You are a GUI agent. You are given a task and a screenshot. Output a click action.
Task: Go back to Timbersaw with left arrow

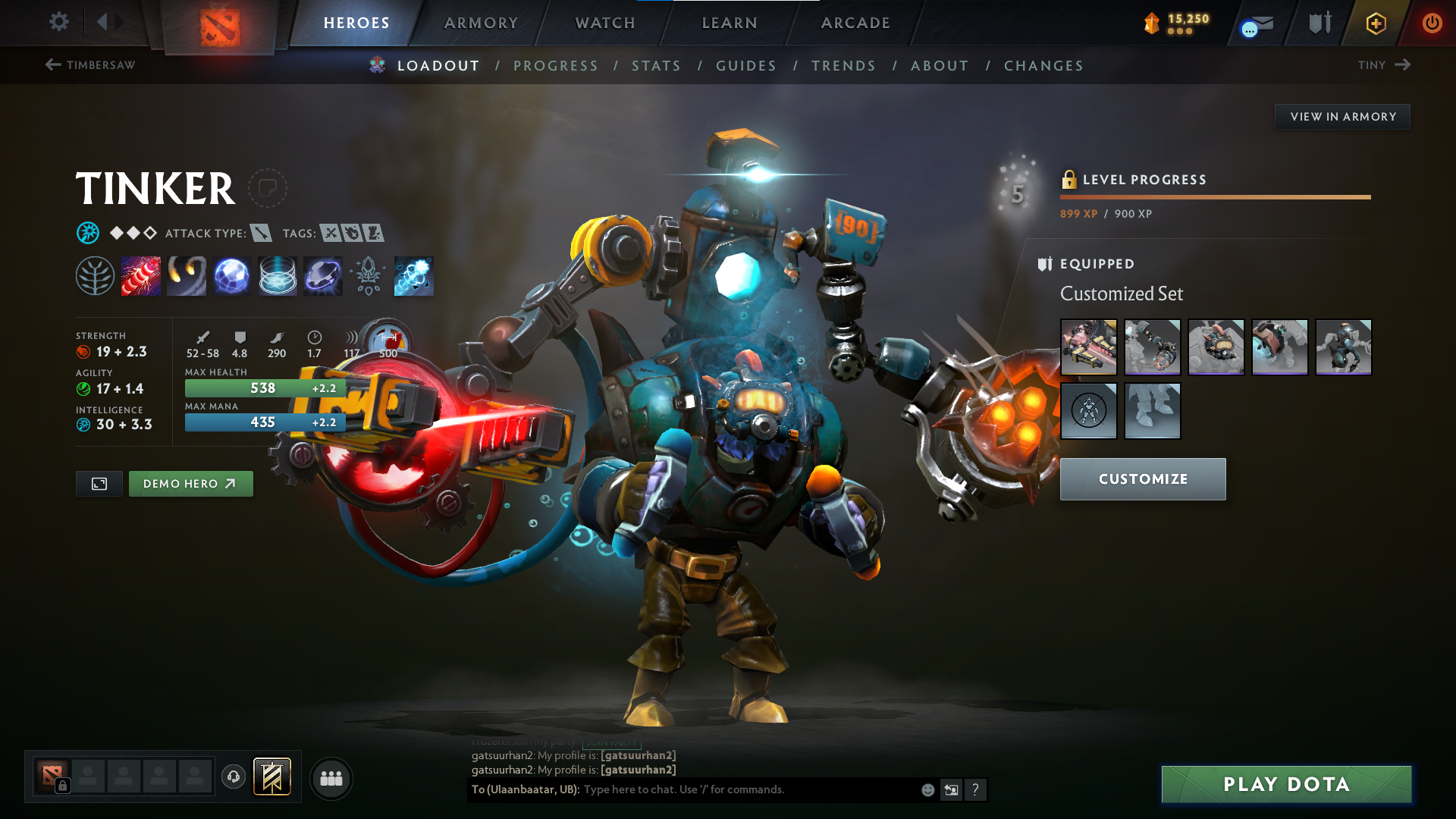click(52, 65)
